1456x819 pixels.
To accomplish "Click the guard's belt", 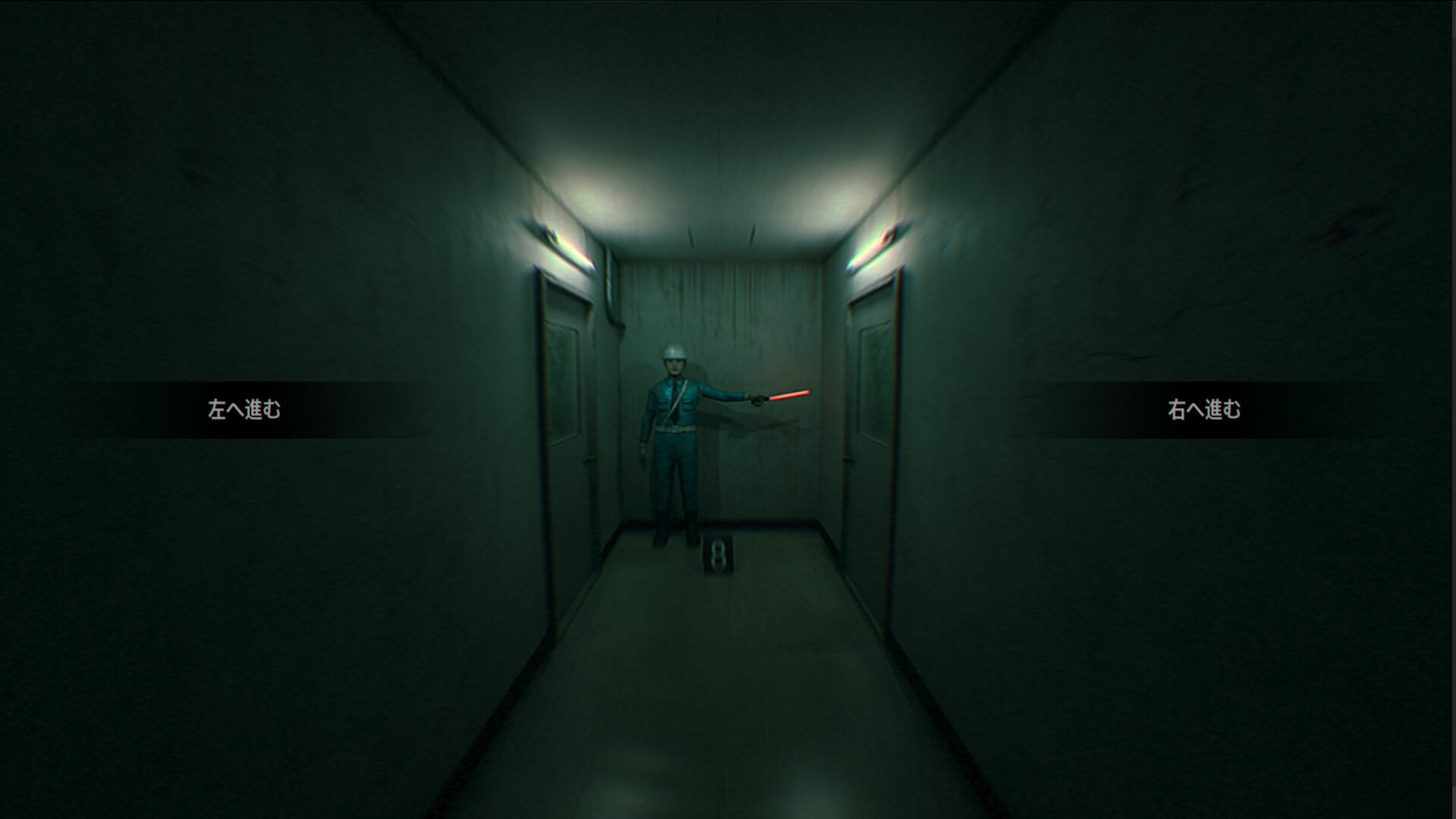I will [x=676, y=428].
